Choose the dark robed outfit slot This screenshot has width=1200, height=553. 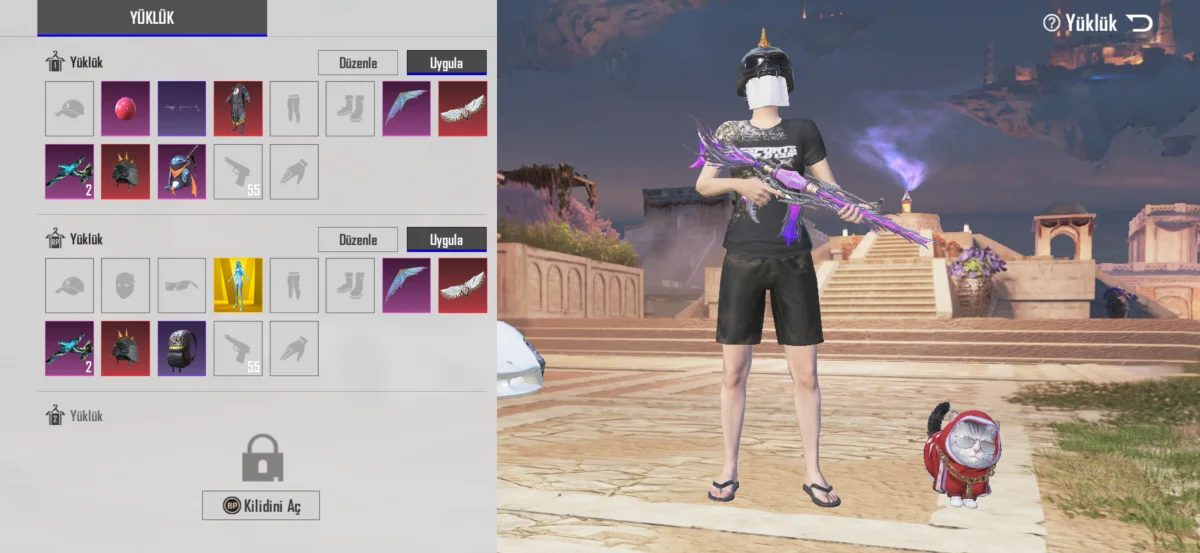coord(238,108)
